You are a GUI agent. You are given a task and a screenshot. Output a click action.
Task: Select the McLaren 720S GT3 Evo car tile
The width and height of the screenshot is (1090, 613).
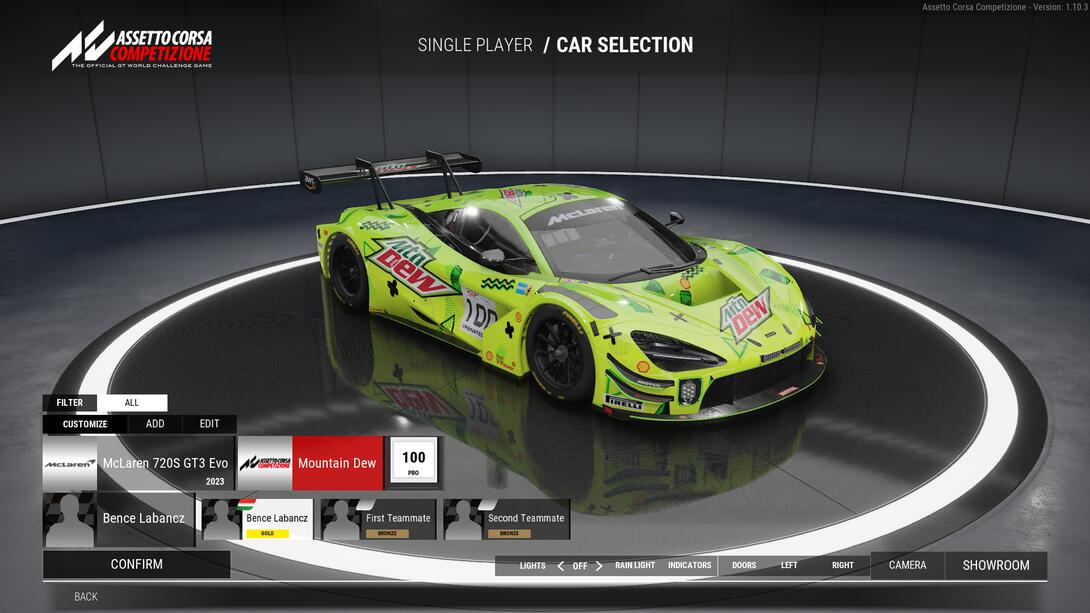click(138, 463)
